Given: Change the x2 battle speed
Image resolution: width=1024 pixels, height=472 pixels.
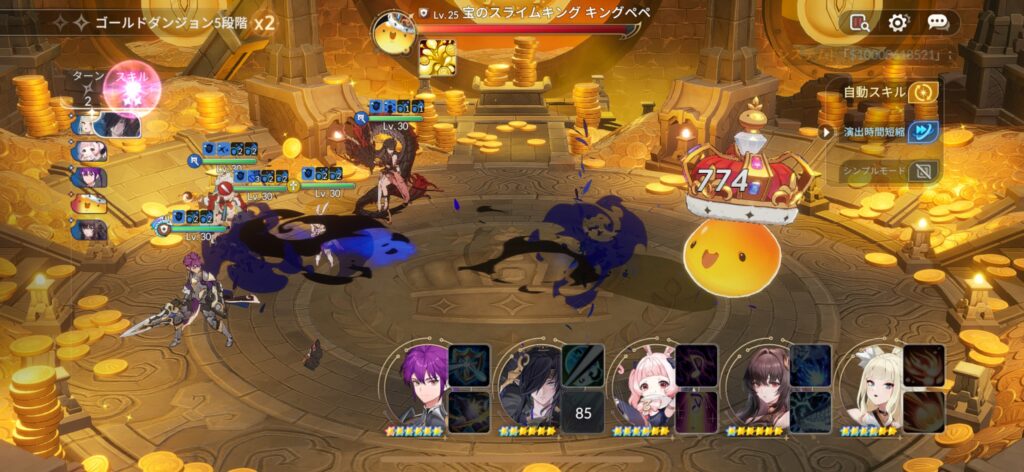Looking at the screenshot, I should 264,21.
